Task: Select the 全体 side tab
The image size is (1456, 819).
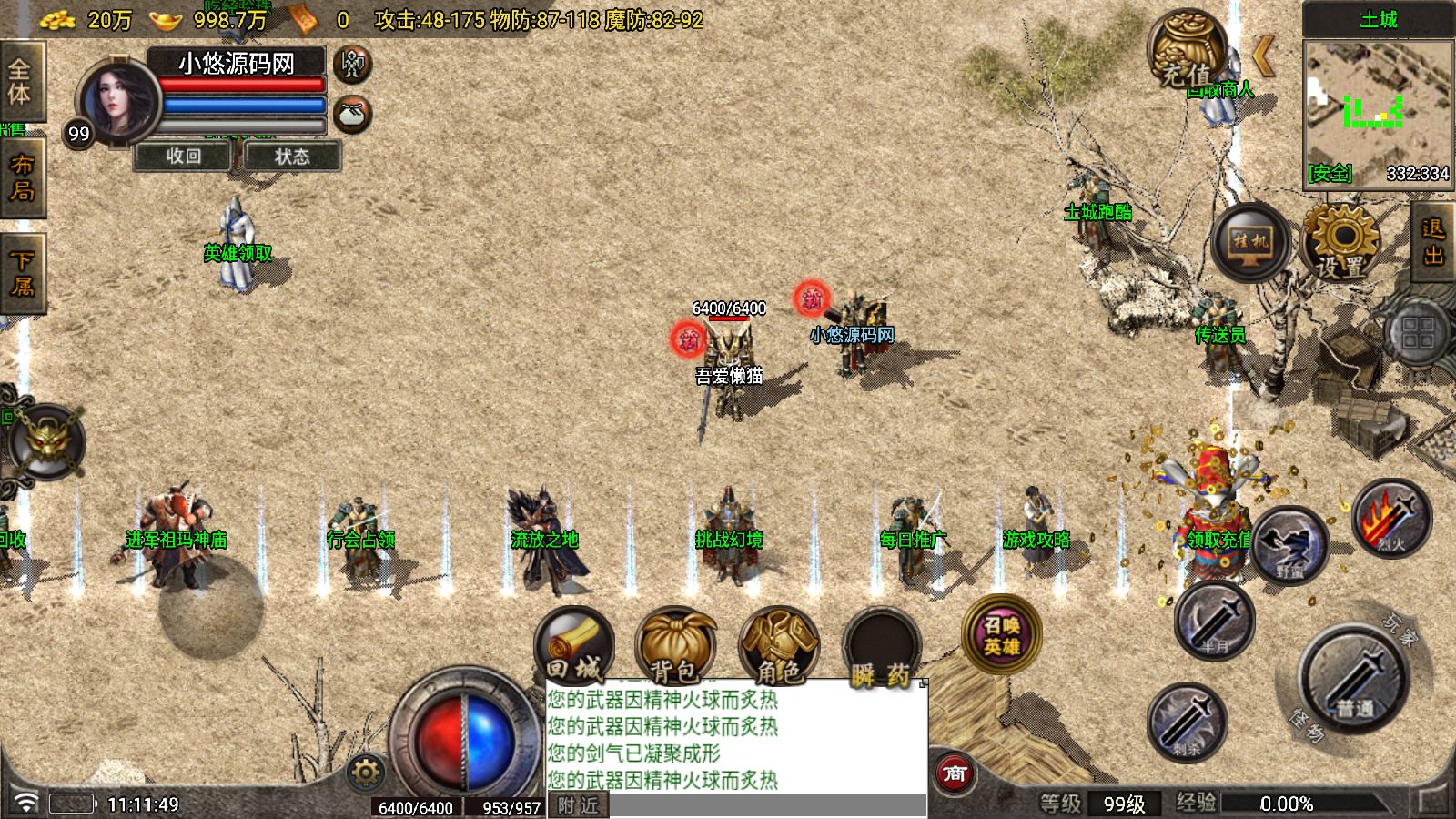Action: (20, 82)
